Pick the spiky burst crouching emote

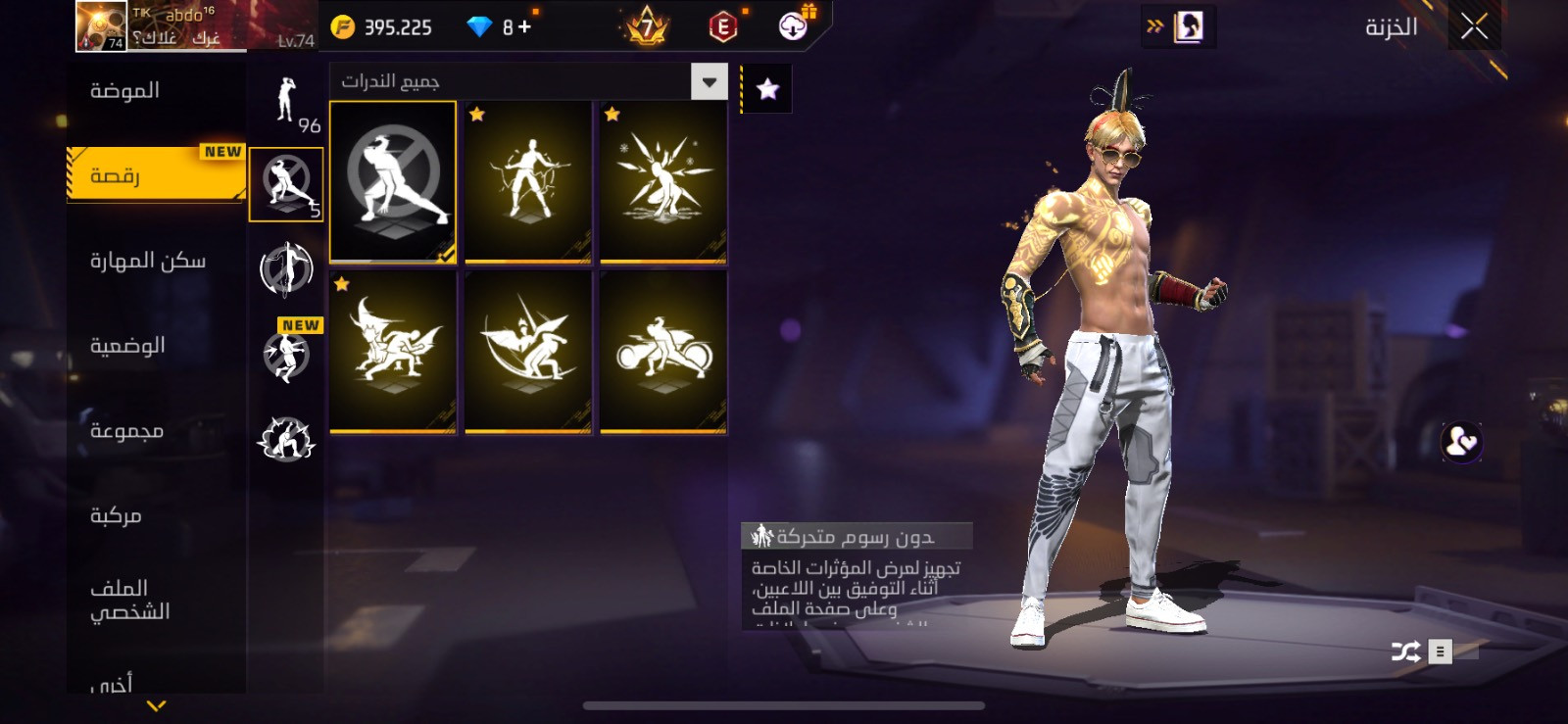point(663,182)
